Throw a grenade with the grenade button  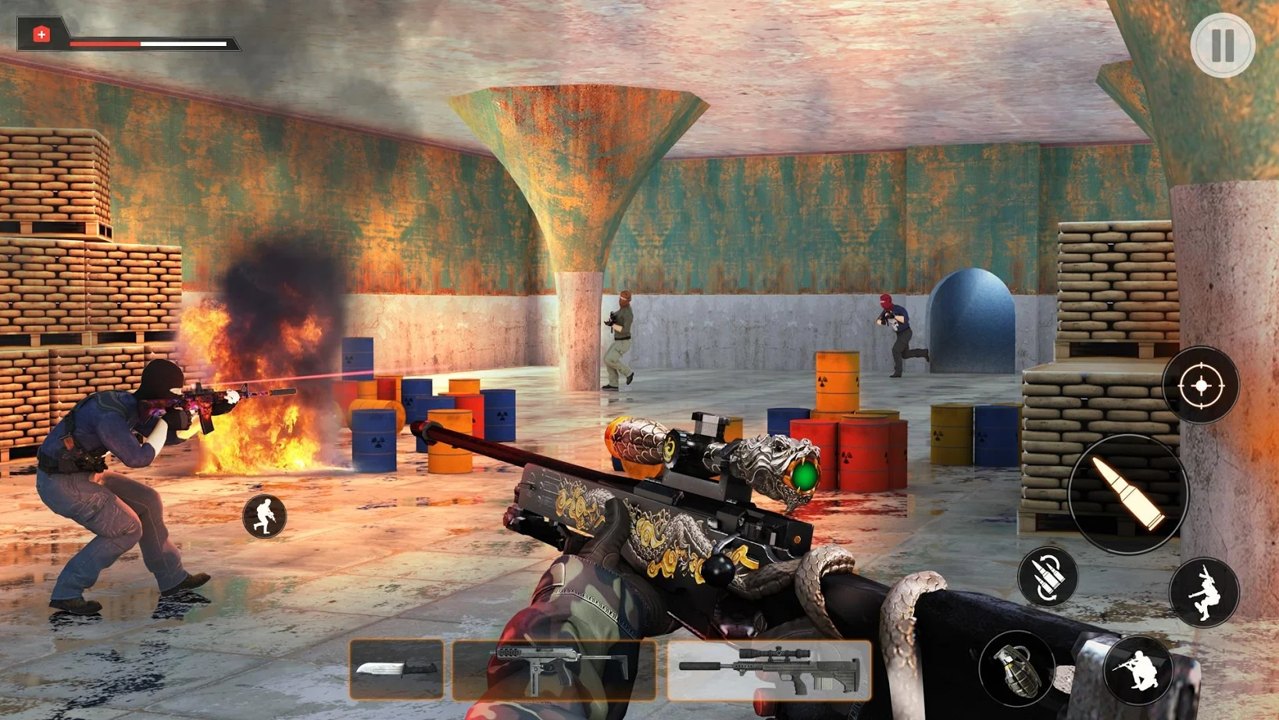(1016, 669)
